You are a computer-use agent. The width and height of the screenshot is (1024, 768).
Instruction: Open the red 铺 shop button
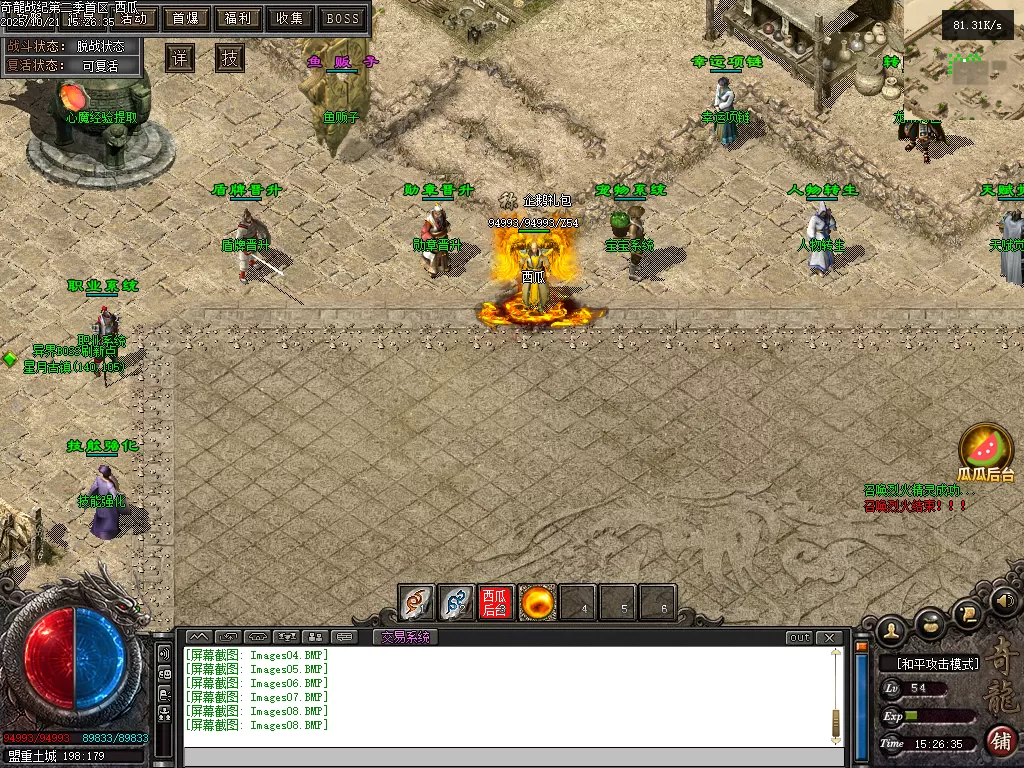click(x=1000, y=741)
